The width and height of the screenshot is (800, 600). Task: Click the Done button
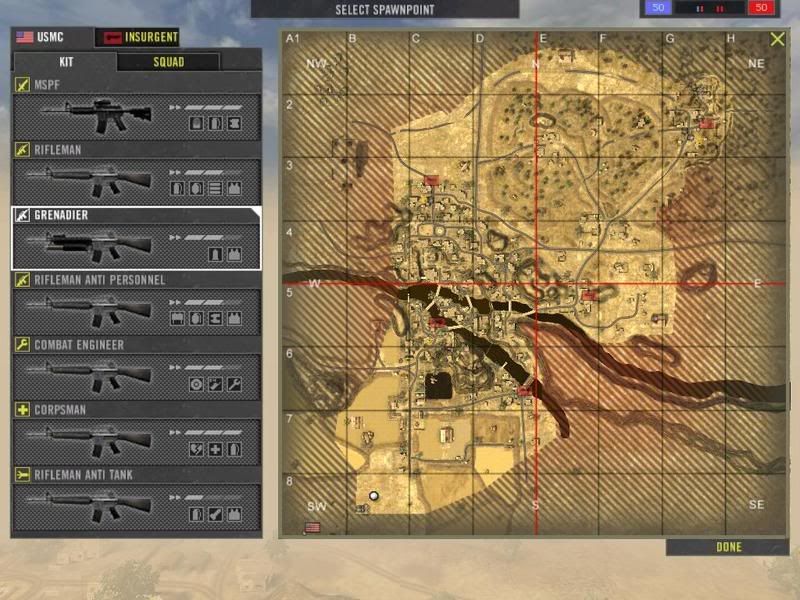tap(728, 547)
